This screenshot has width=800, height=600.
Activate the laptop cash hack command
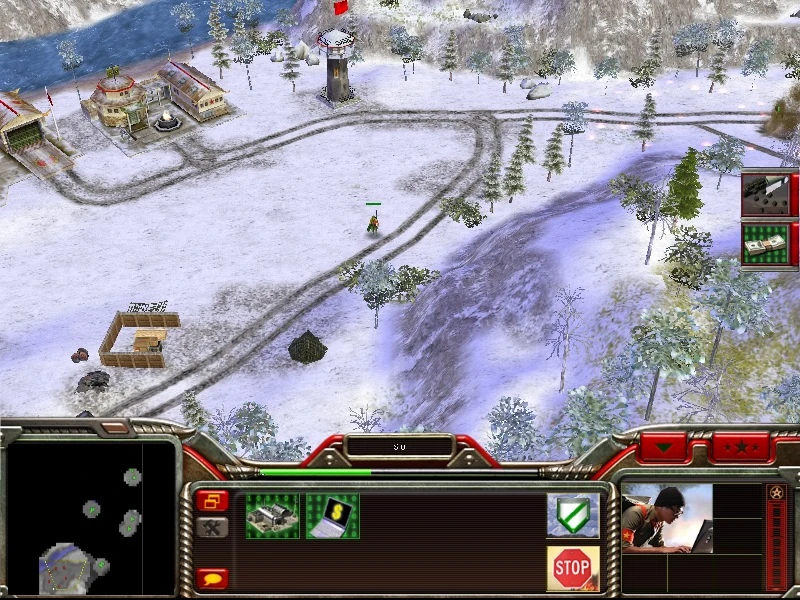pos(332,516)
